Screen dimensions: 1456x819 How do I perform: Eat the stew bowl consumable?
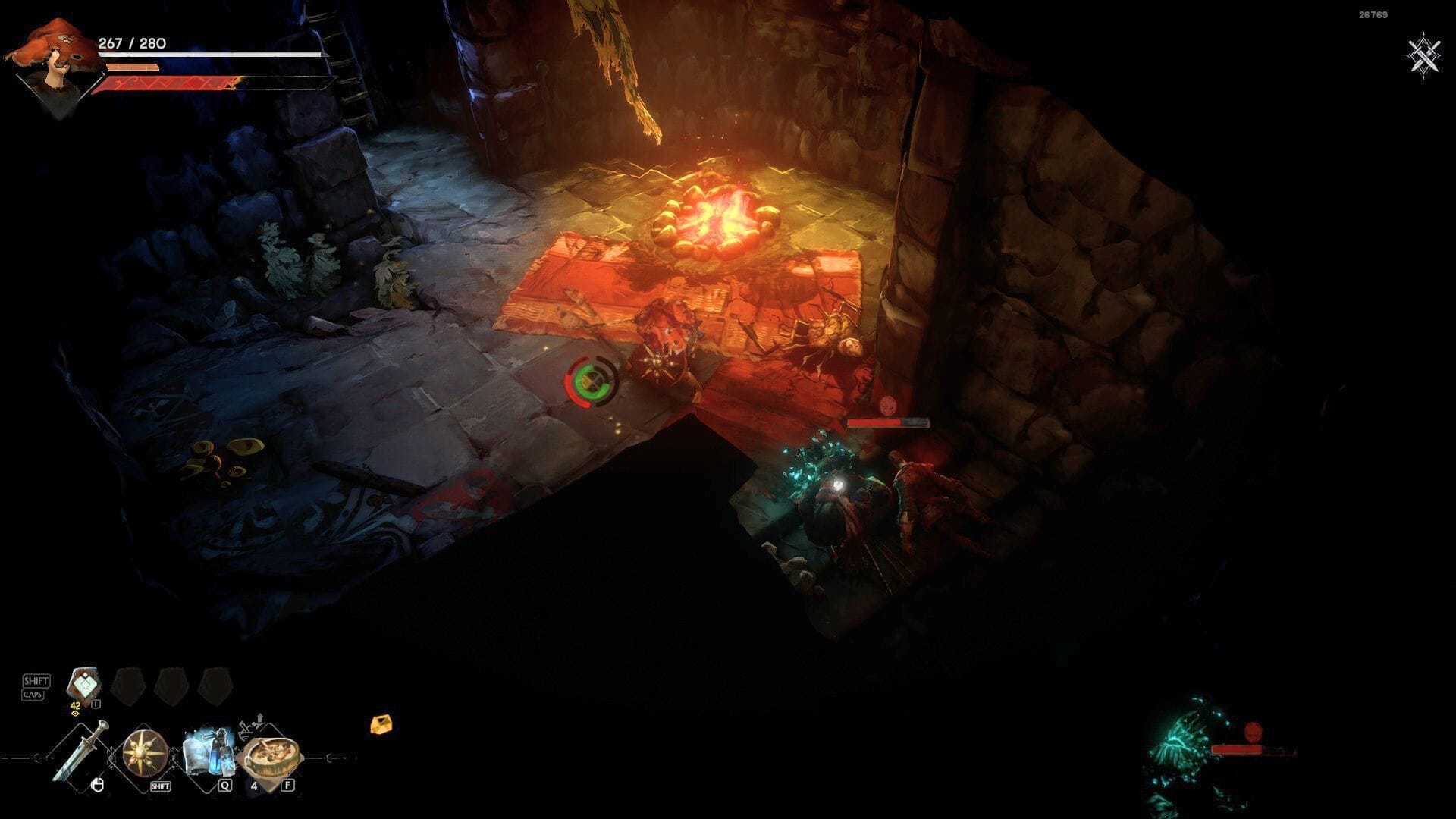click(x=270, y=754)
